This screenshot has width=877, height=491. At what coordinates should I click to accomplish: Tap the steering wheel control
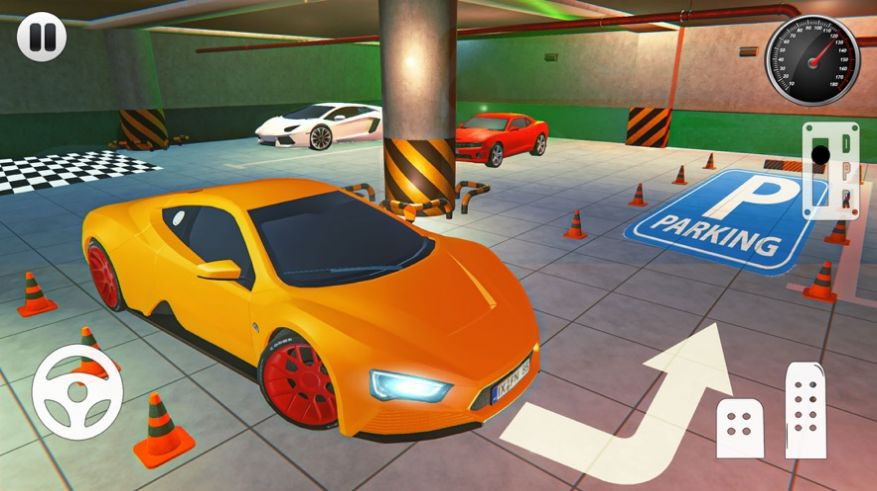pyautogui.click(x=77, y=391)
